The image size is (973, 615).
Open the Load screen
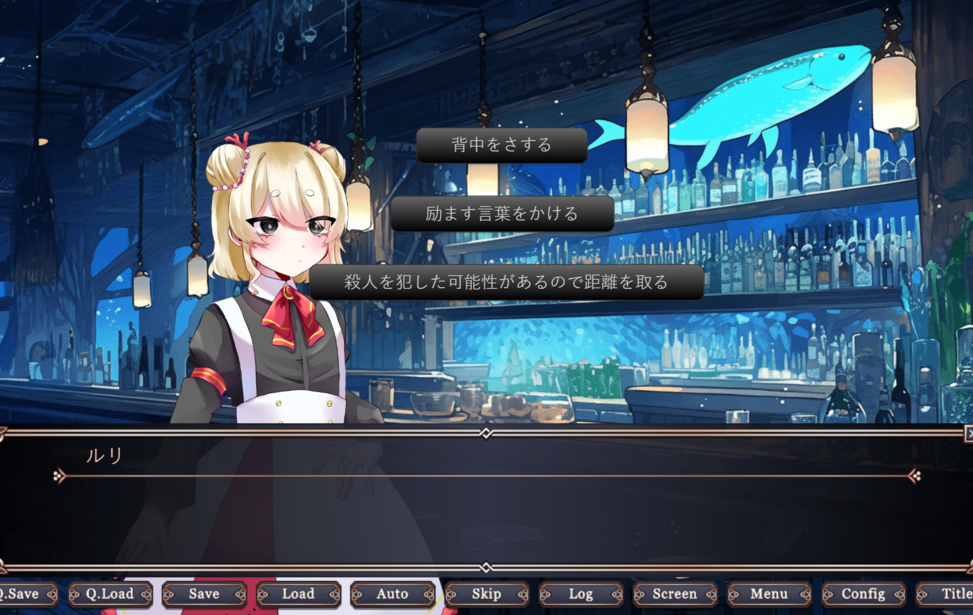(298, 594)
